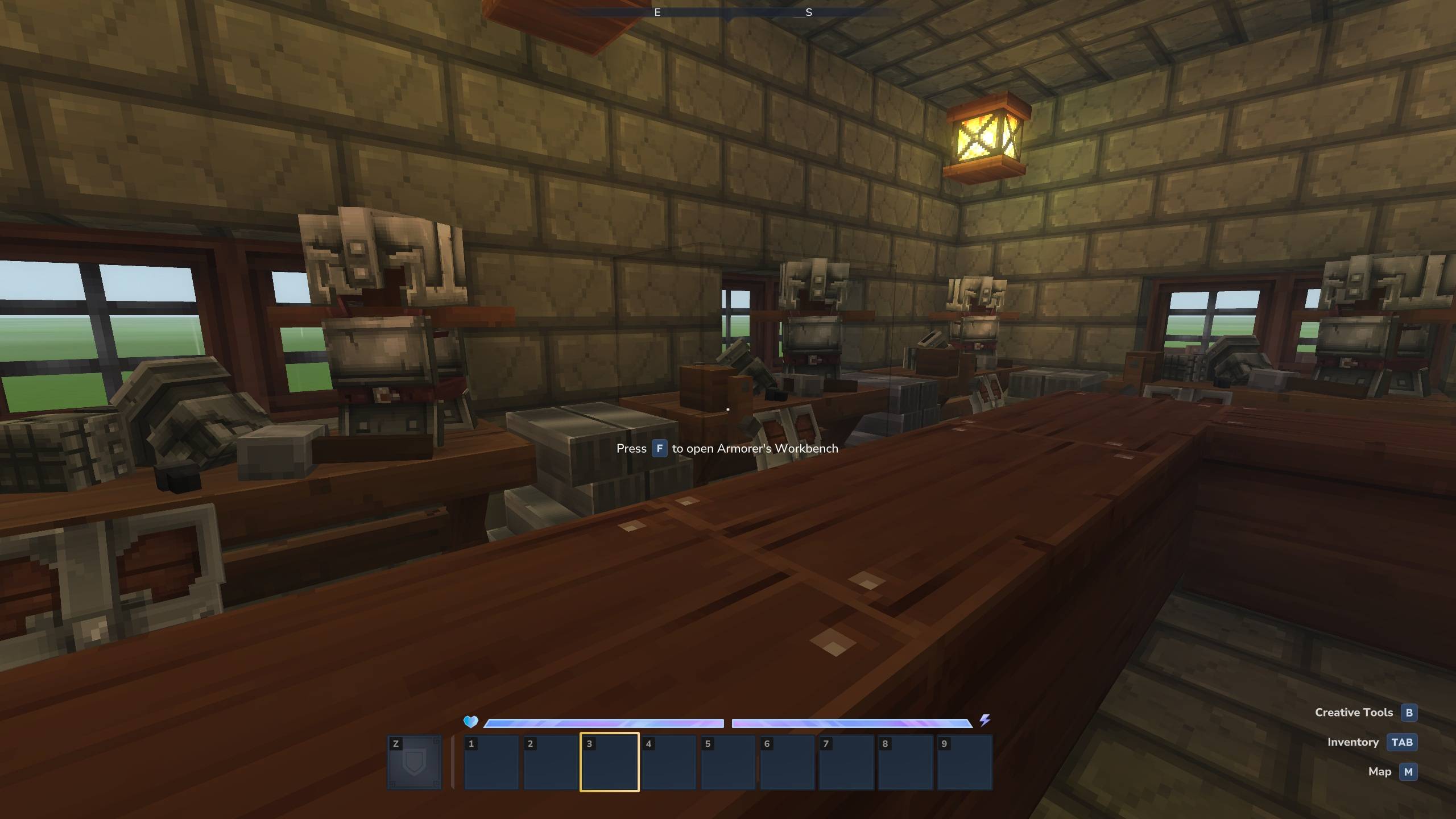1456x819 pixels.
Task: Choose hotbar slot 5
Action: tap(728, 762)
